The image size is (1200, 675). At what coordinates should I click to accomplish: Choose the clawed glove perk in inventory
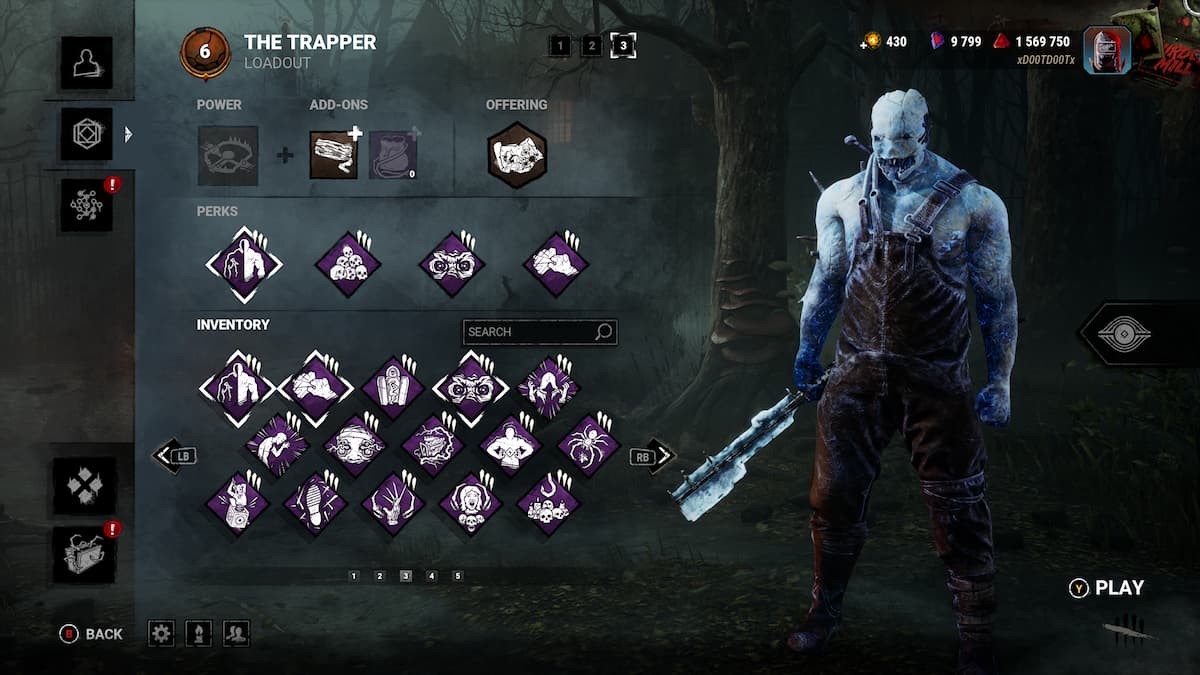click(x=393, y=503)
